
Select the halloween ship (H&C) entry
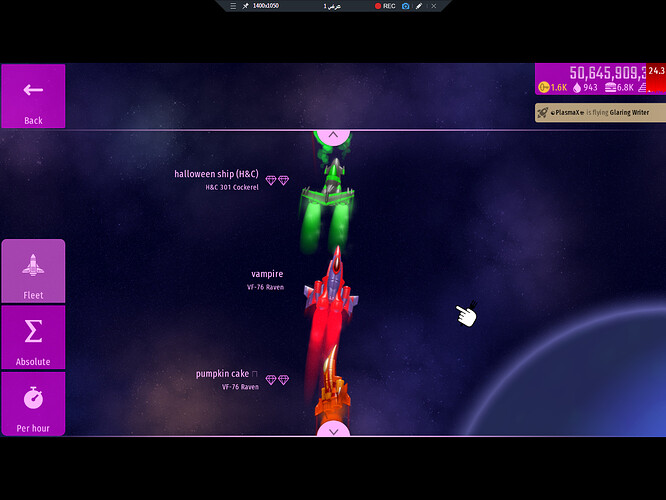[x=231, y=178]
